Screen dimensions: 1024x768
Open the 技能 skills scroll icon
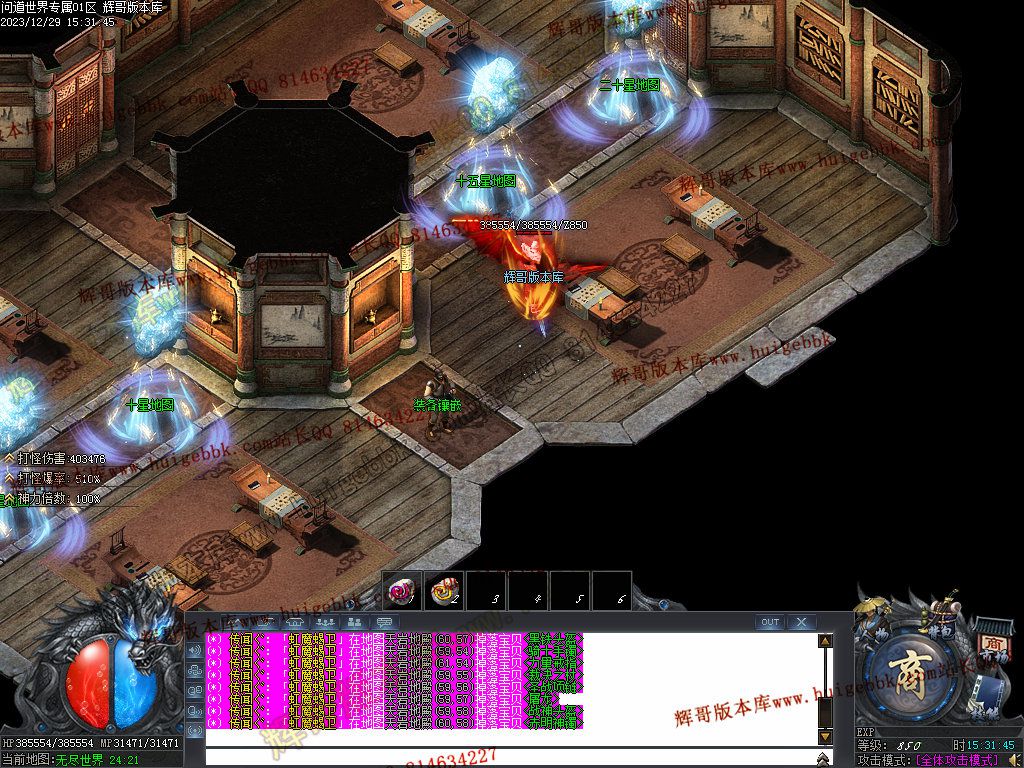click(990, 696)
